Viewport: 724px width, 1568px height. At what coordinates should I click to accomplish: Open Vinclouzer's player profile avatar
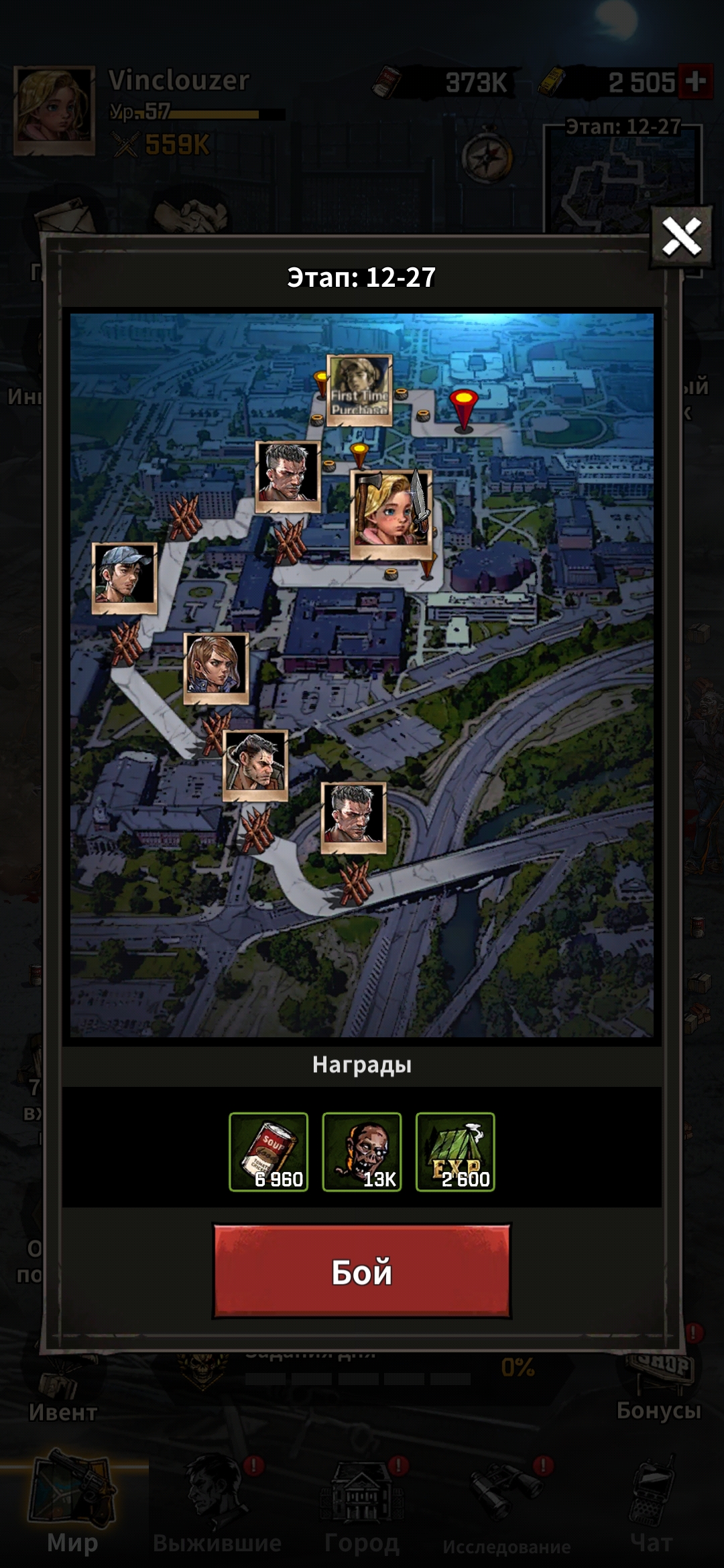pos(54,111)
